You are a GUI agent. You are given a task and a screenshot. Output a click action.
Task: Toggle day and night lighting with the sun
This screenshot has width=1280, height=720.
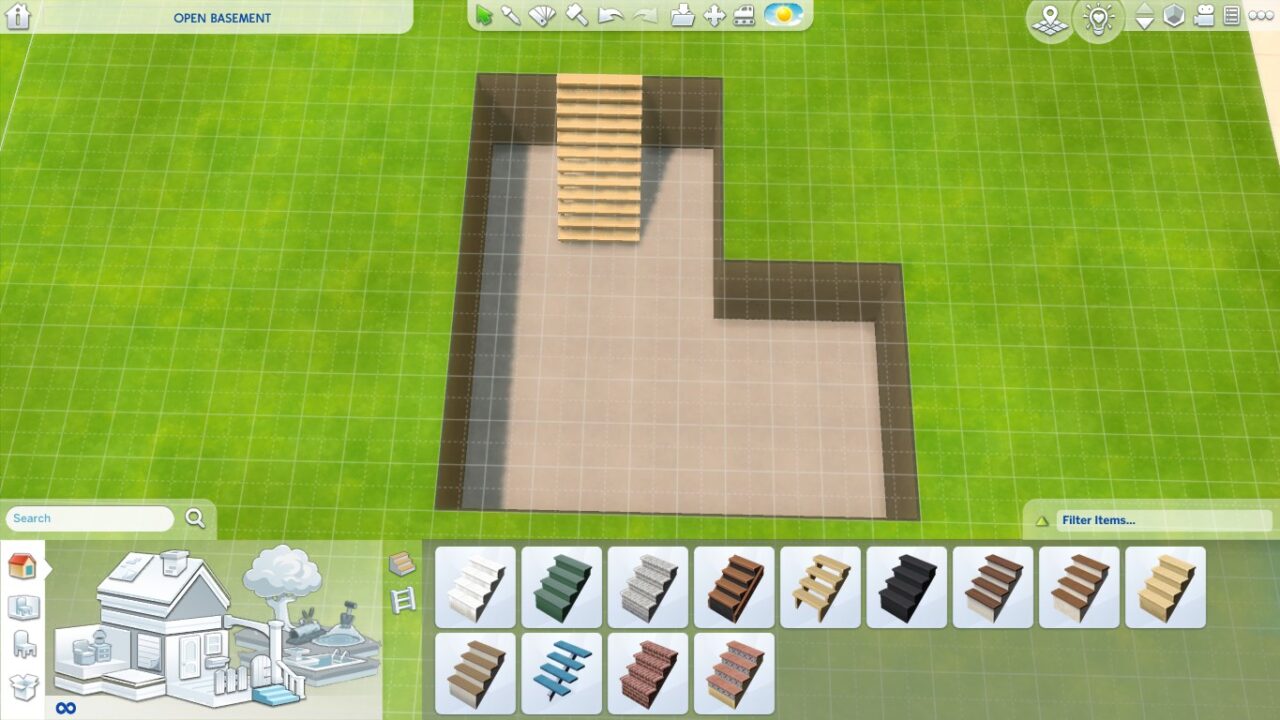pos(784,14)
